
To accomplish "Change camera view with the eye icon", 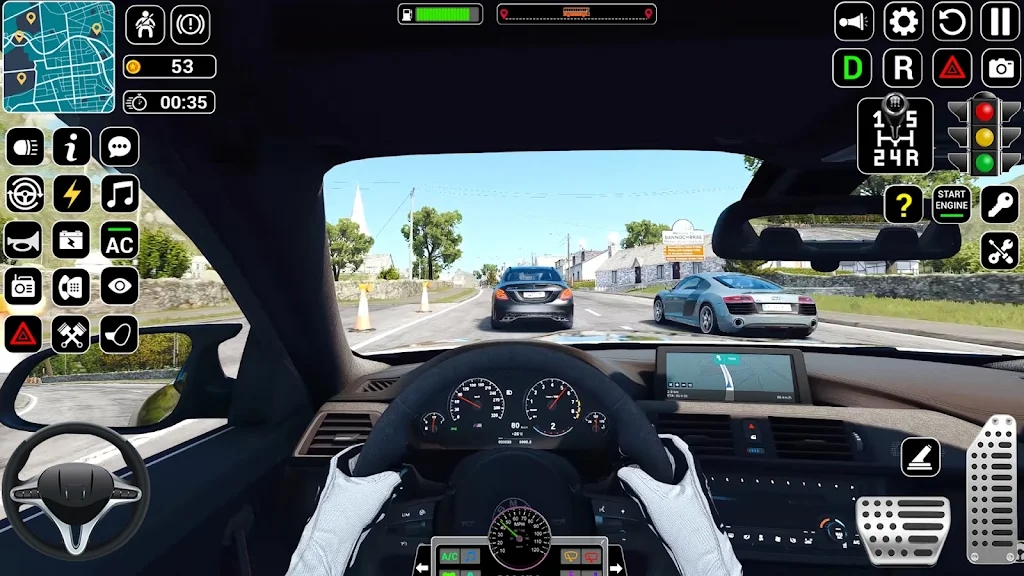I will tap(120, 288).
